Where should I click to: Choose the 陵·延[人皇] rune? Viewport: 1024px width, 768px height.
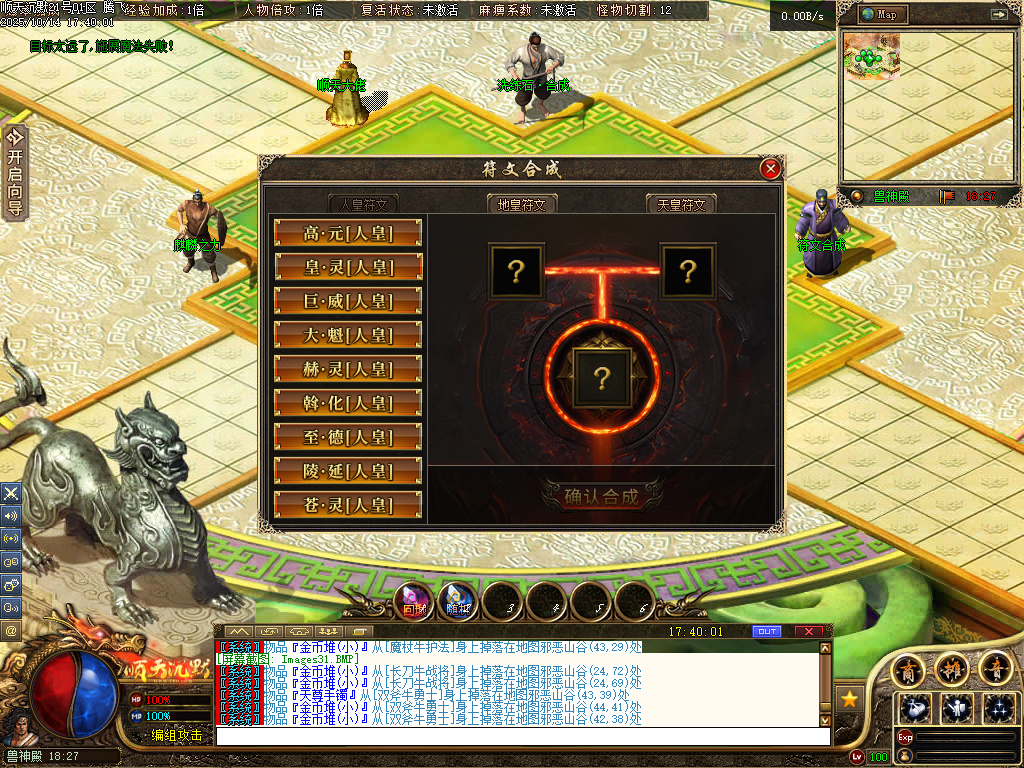pyautogui.click(x=348, y=472)
